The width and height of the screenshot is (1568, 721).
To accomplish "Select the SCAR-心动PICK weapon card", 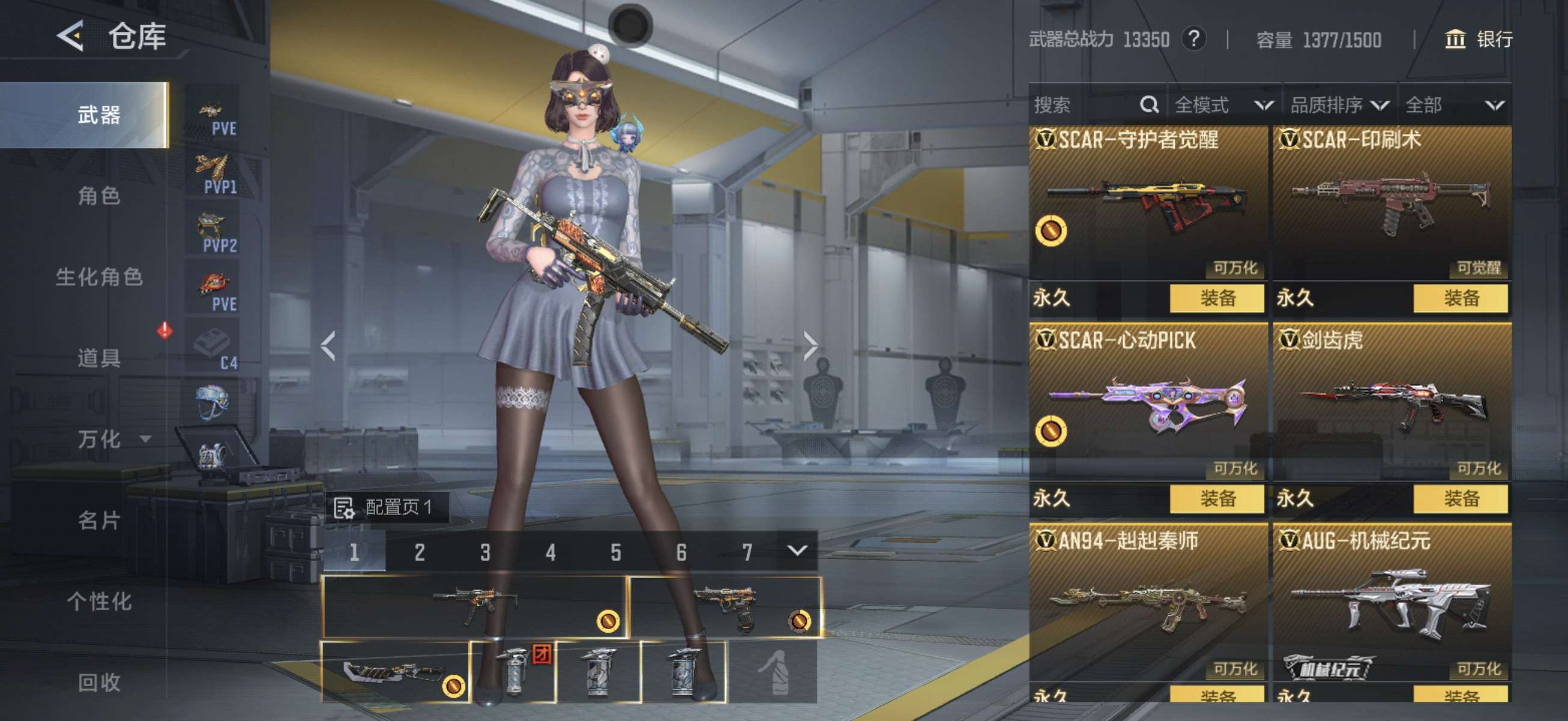I will 1147,401.
